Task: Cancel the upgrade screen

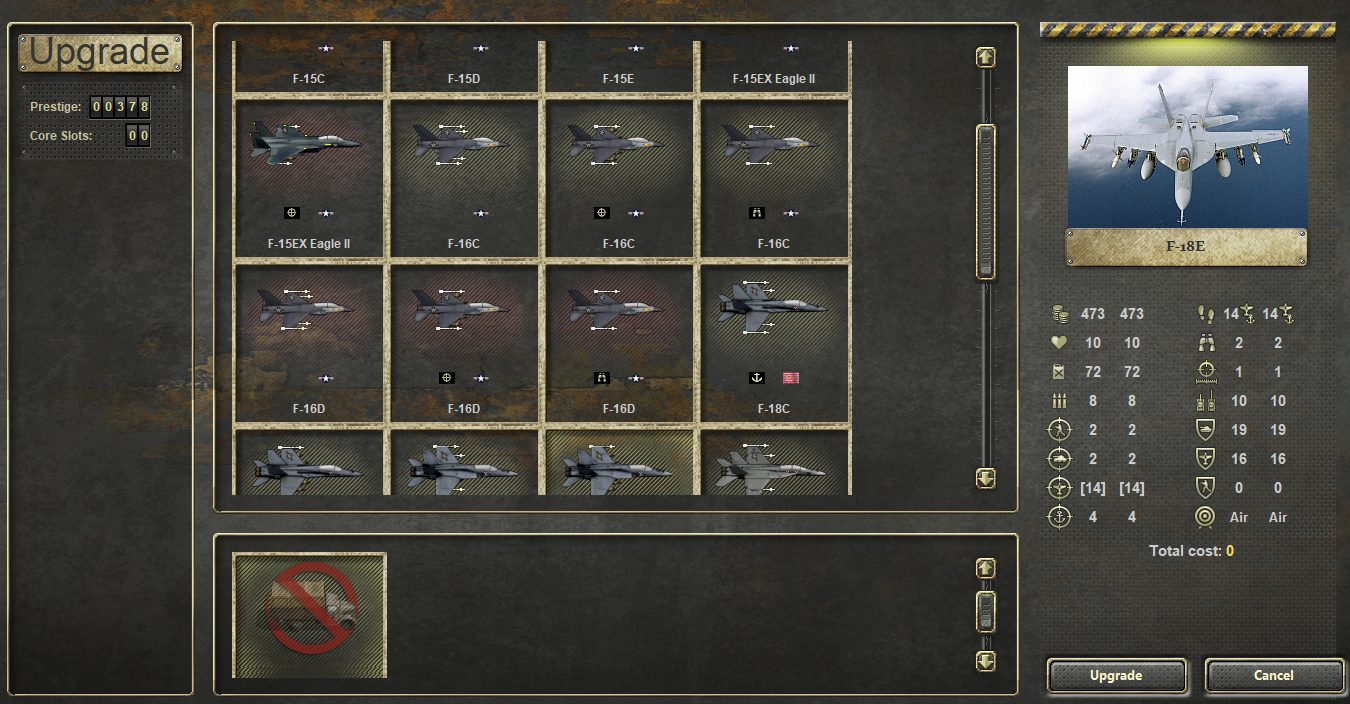Action: point(1273,676)
